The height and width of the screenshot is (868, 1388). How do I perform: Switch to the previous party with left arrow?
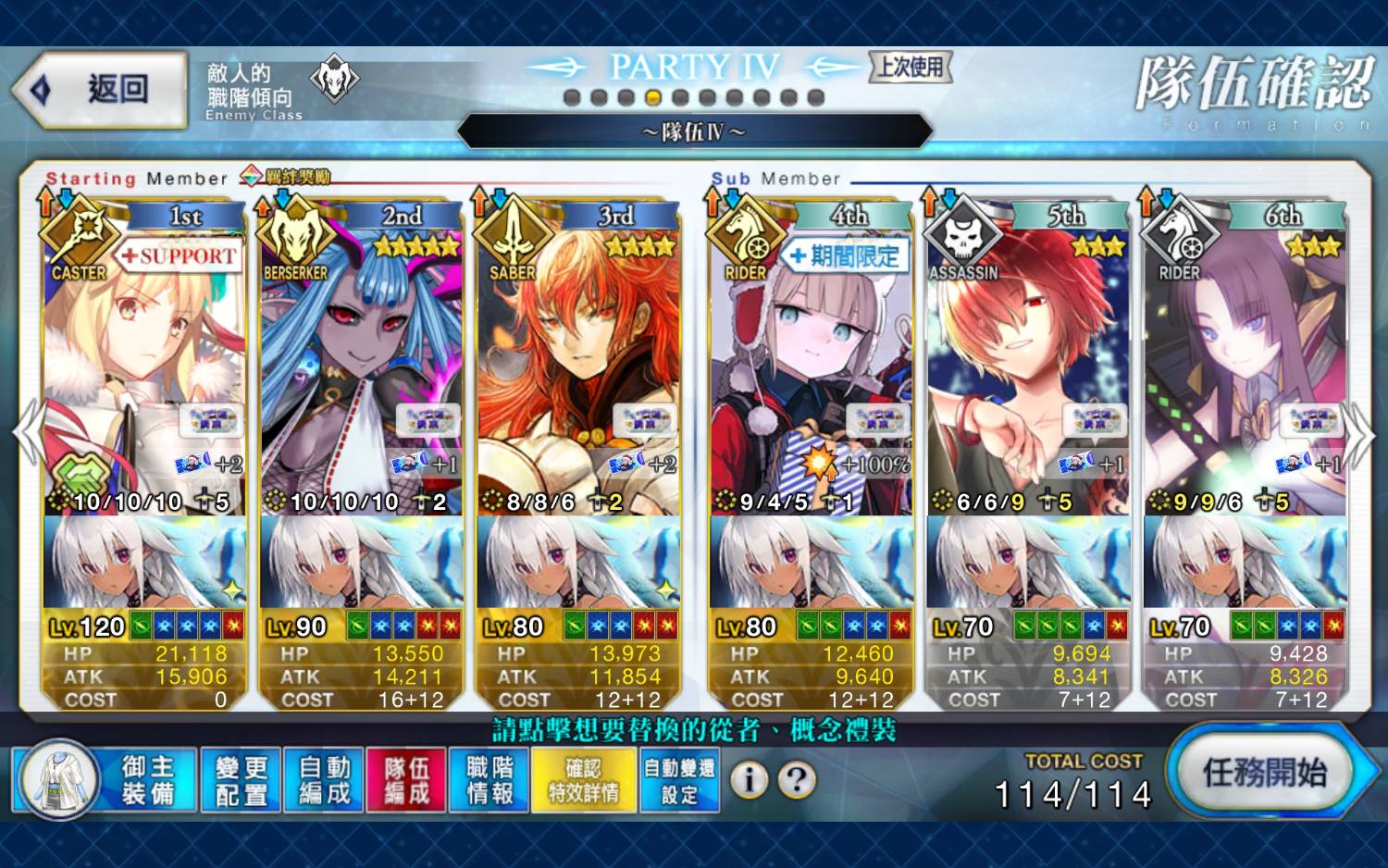pyautogui.click(x=28, y=433)
